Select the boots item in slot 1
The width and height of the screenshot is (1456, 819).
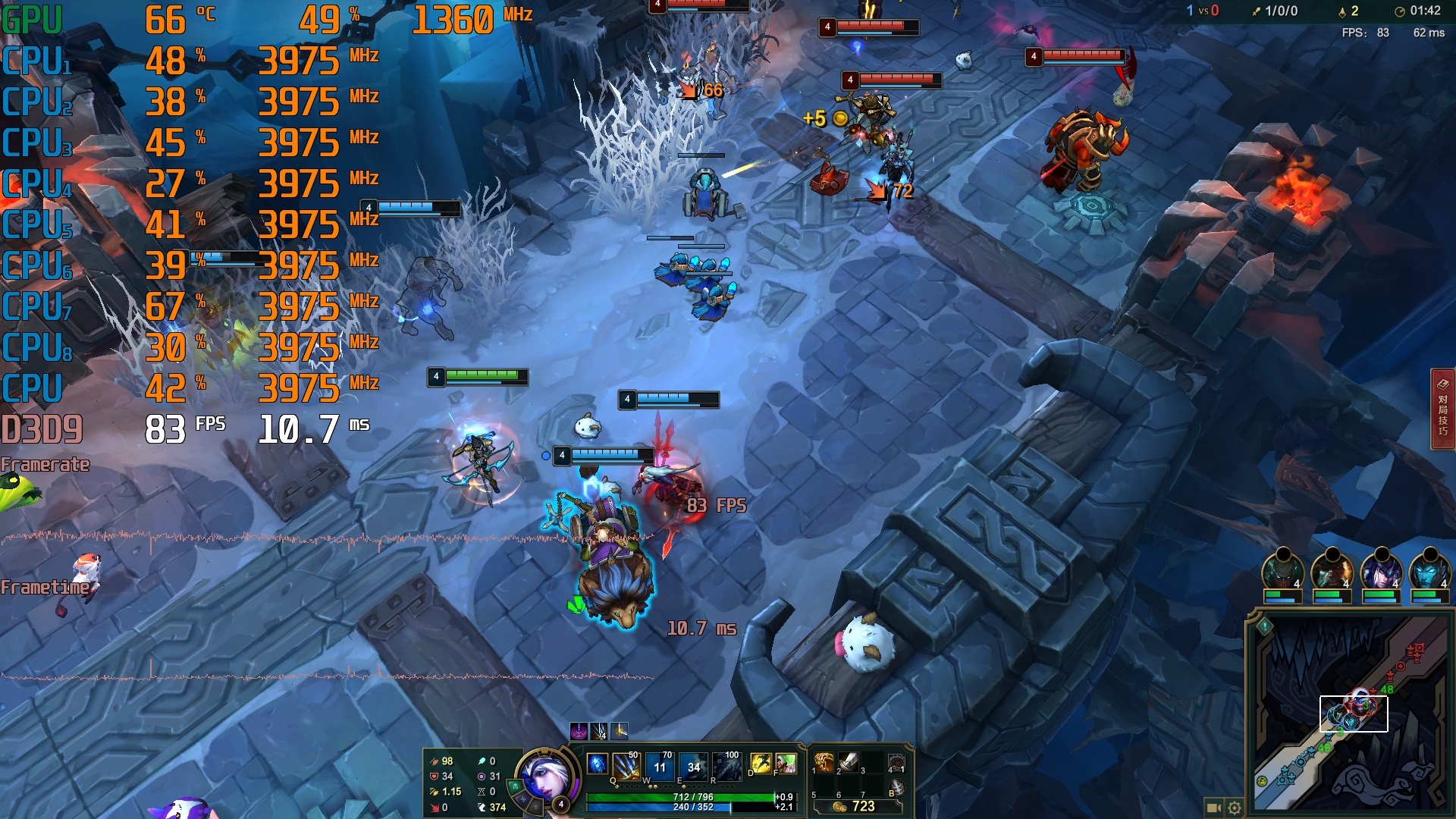tap(824, 762)
